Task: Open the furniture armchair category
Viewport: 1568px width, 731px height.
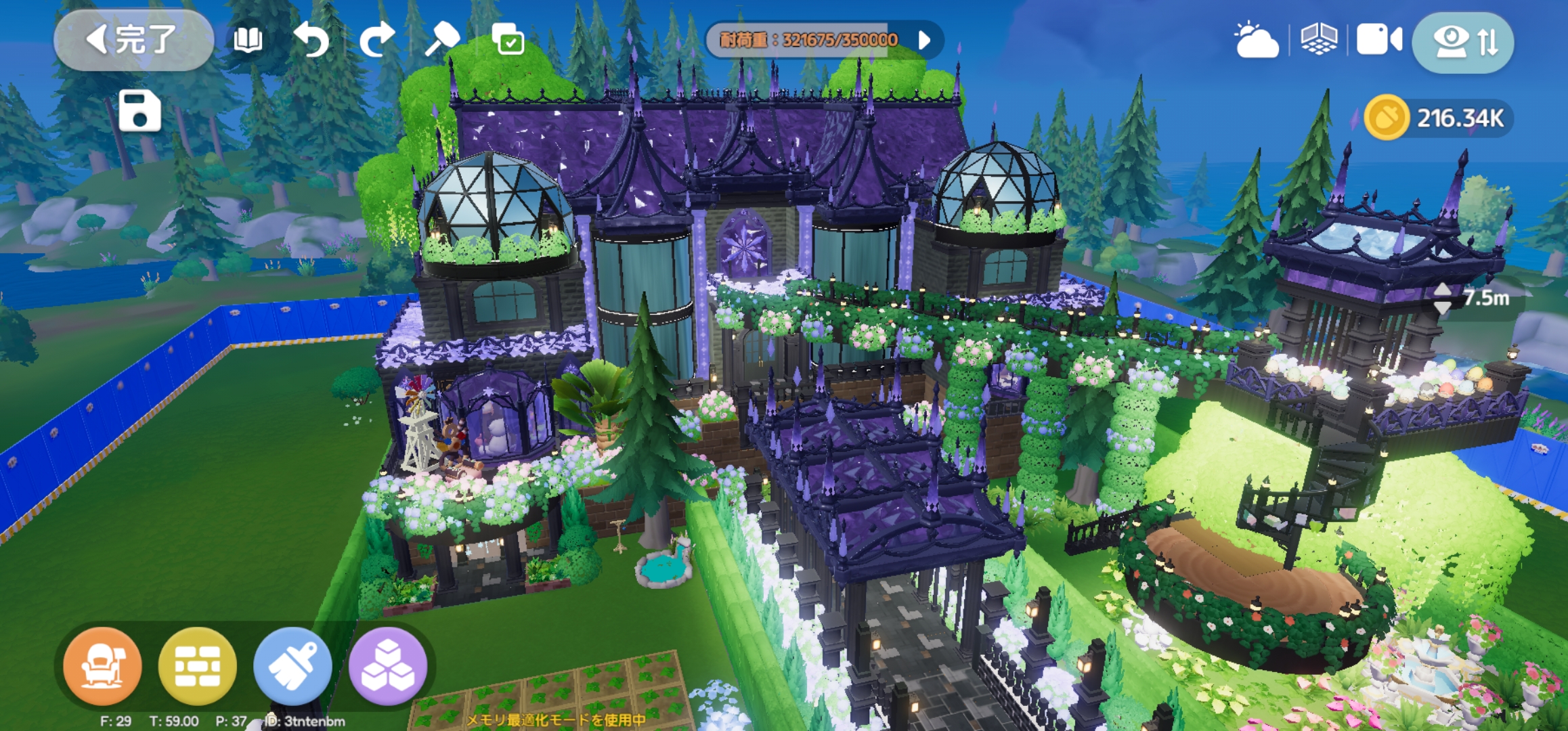Action: click(x=102, y=666)
